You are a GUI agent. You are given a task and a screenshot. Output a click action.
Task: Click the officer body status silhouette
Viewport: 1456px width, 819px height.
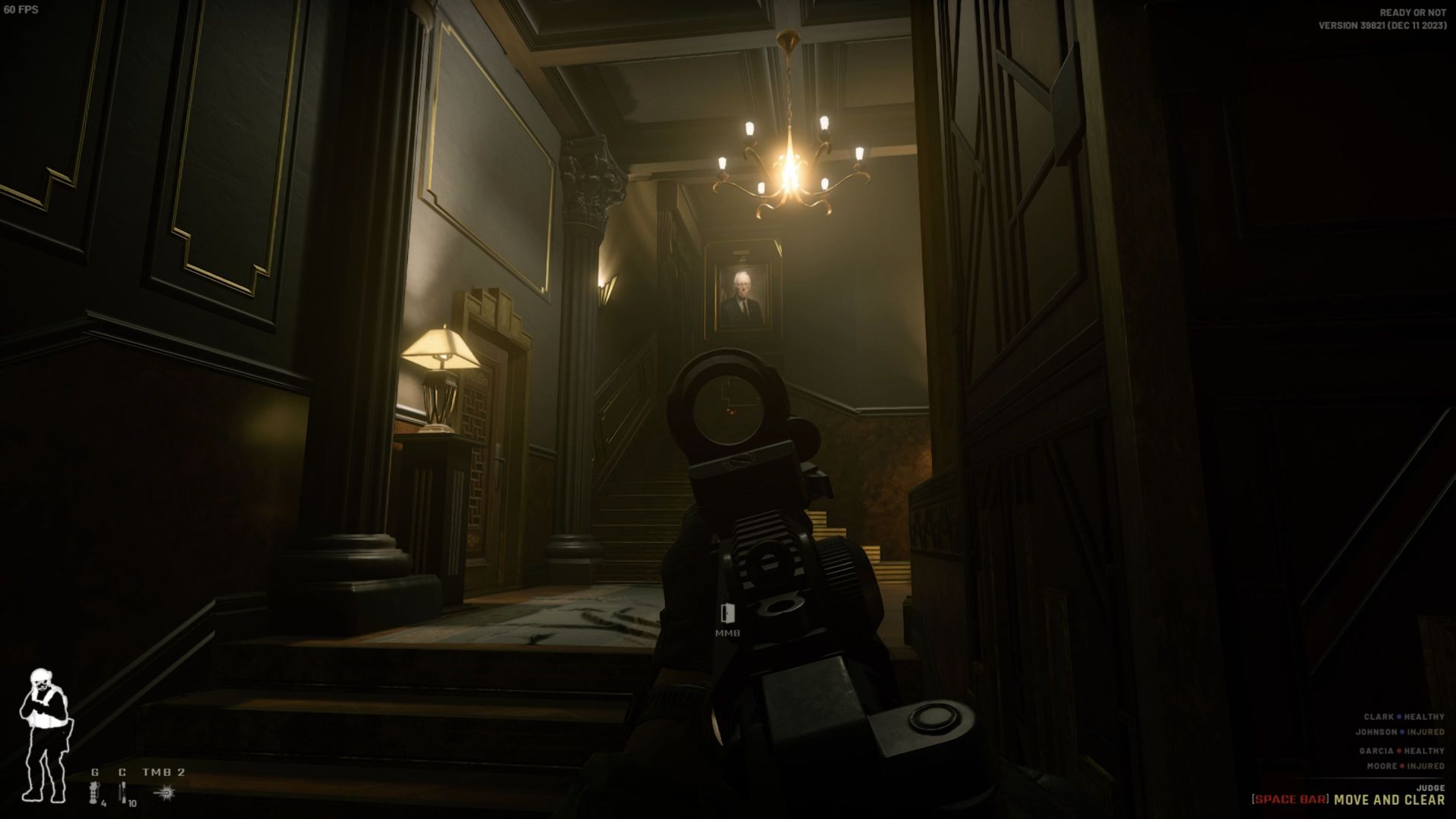(44, 737)
